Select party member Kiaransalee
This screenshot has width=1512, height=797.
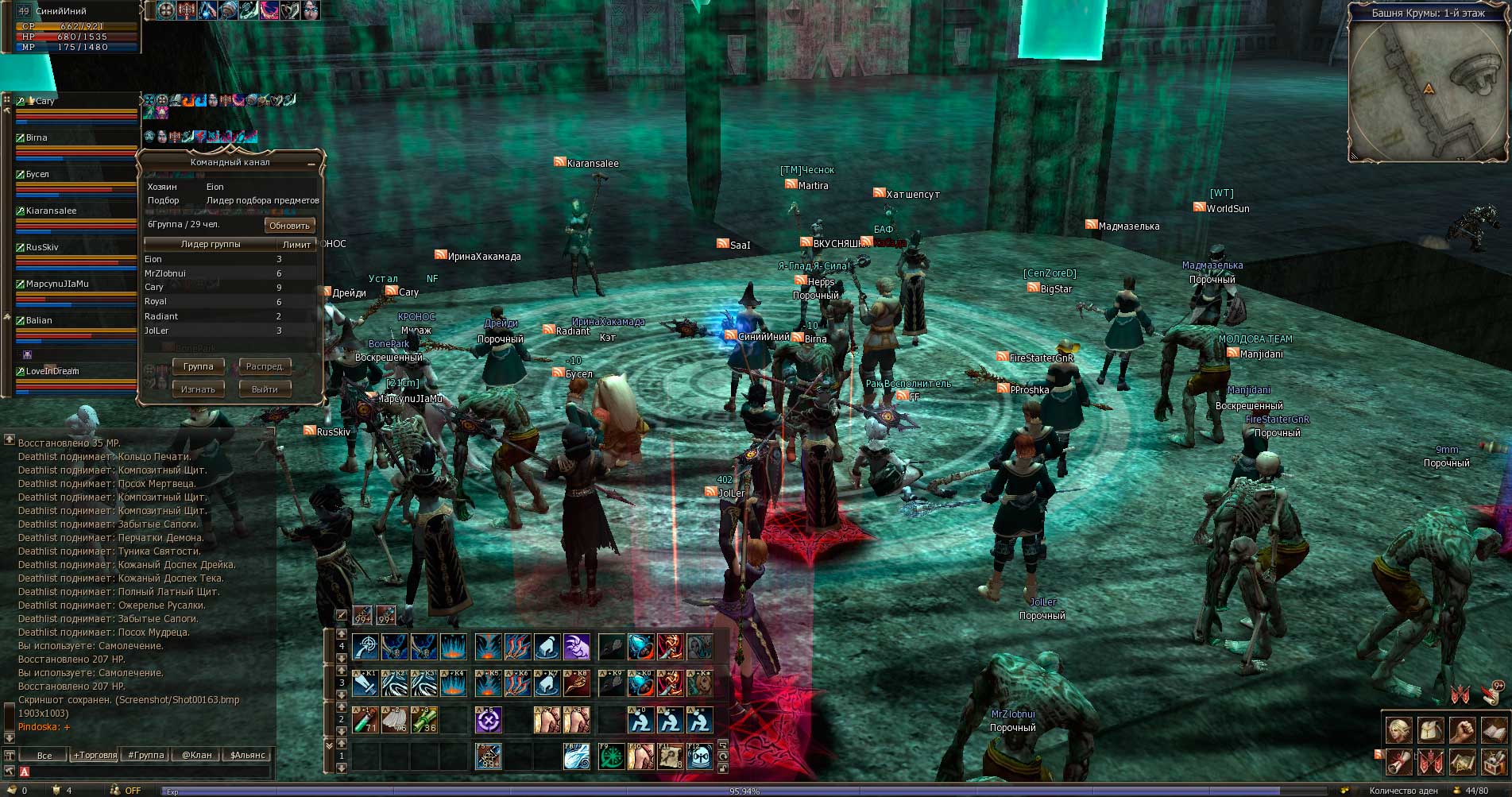coord(52,211)
